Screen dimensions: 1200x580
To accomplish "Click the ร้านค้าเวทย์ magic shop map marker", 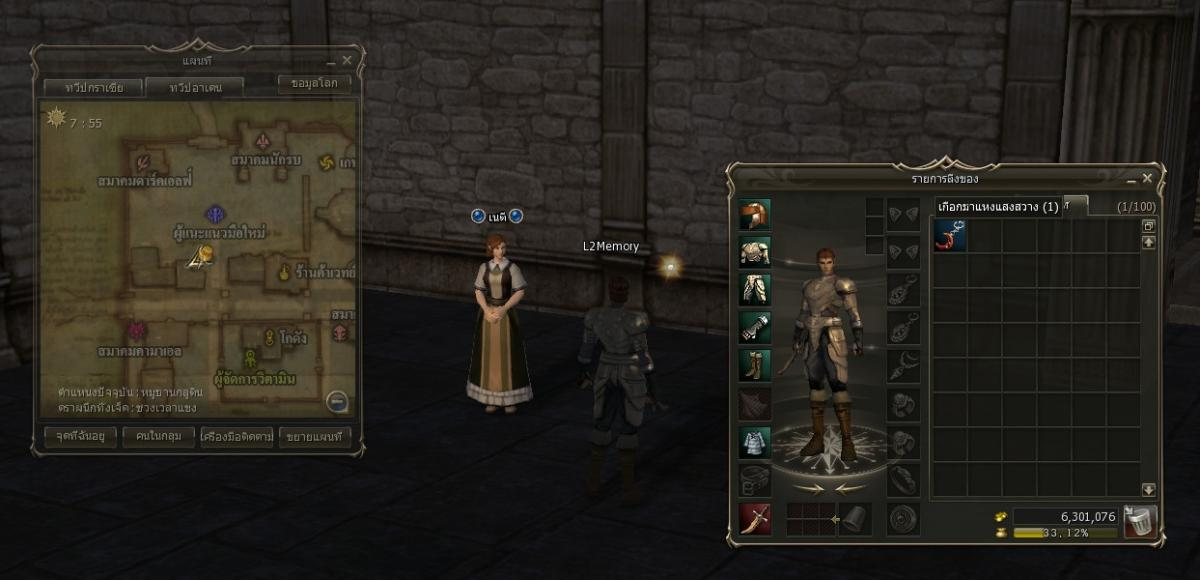I will (284, 271).
